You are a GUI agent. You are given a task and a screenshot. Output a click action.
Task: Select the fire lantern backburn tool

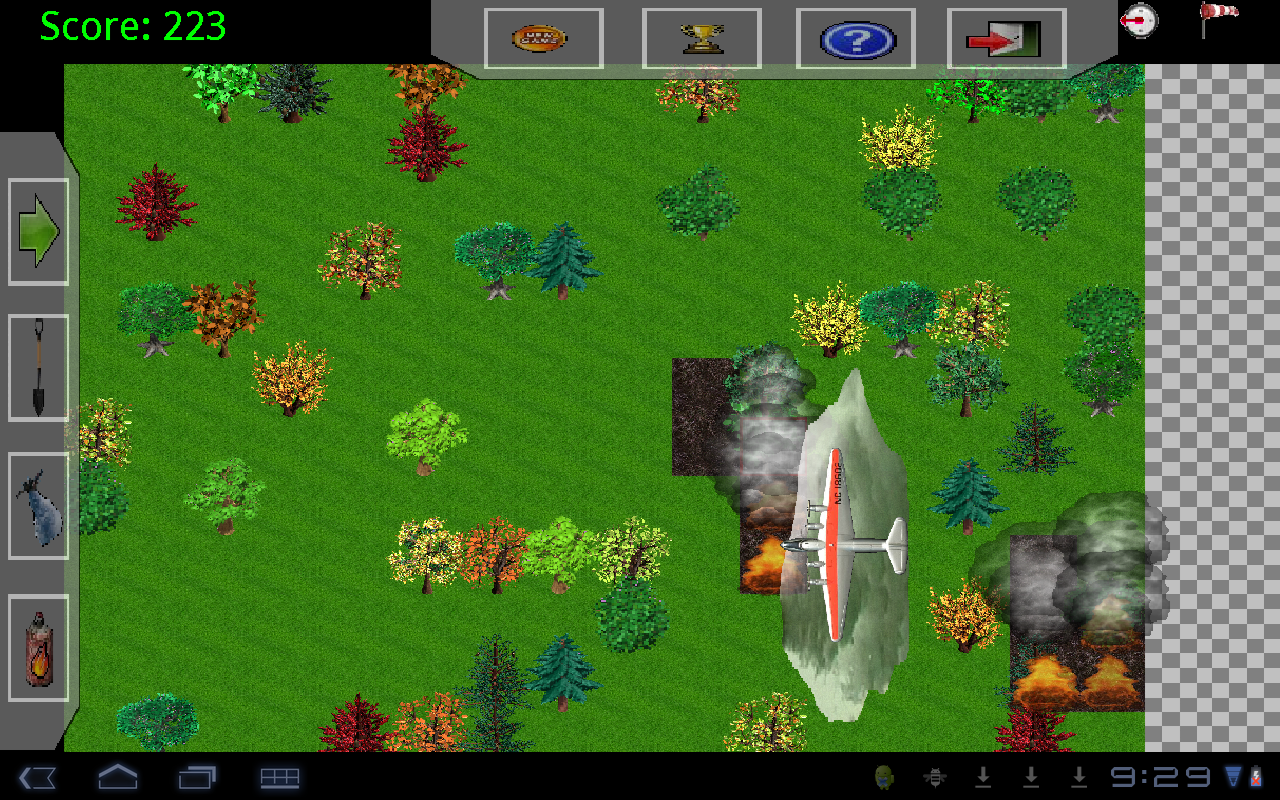(37, 647)
